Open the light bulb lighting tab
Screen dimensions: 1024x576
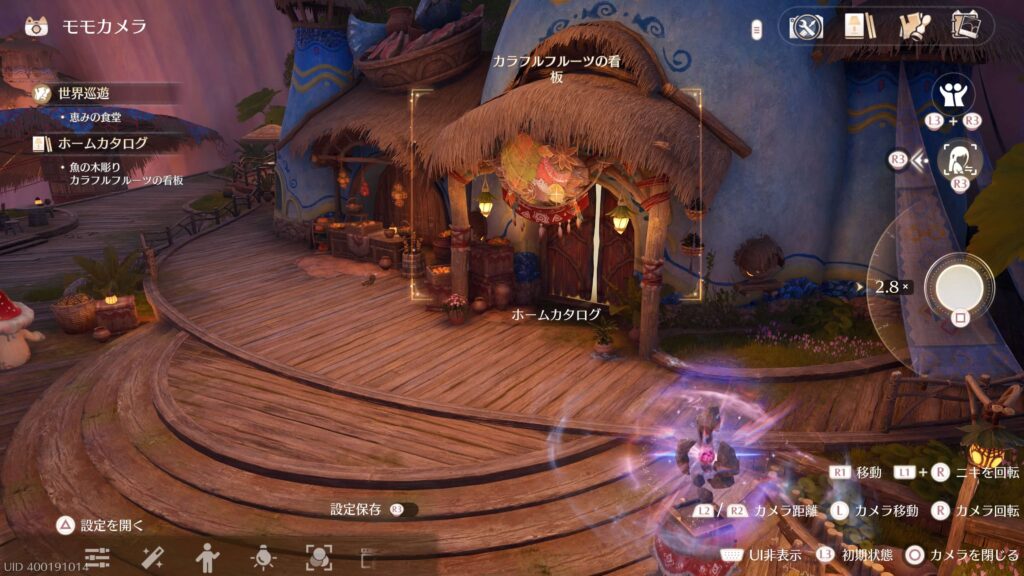[x=263, y=557]
